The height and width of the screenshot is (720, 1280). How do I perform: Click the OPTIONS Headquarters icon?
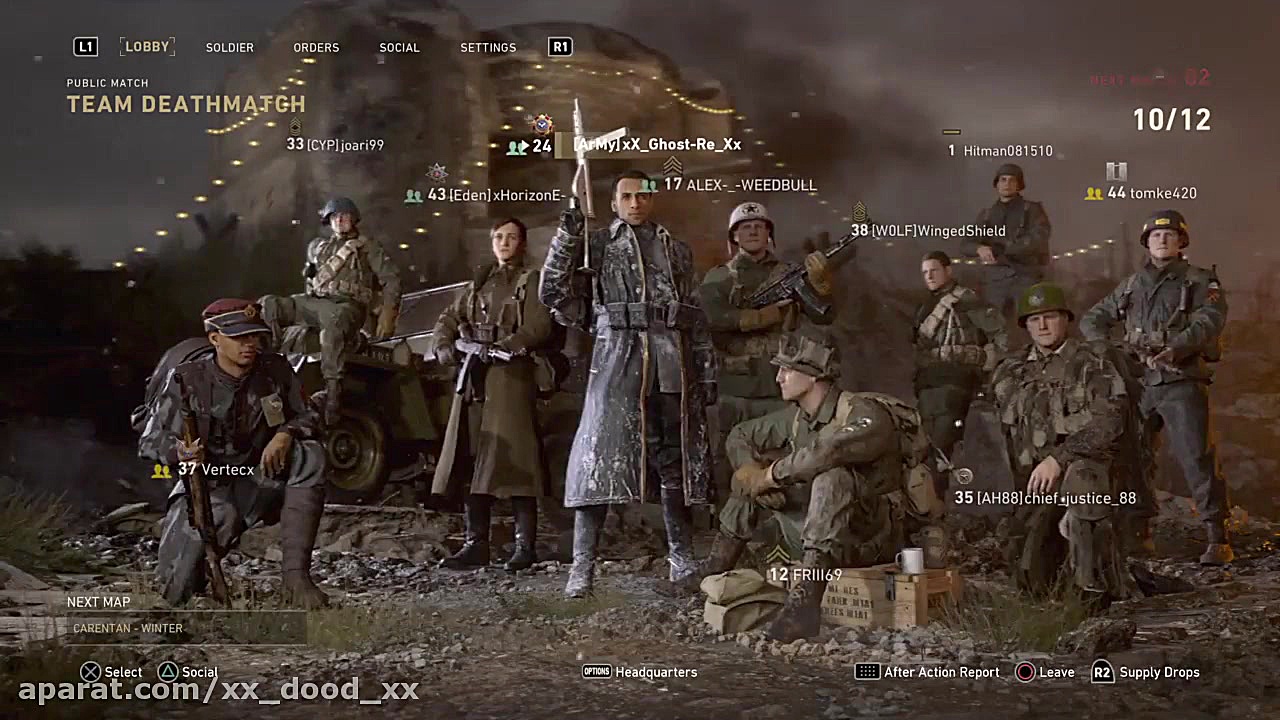coord(595,672)
